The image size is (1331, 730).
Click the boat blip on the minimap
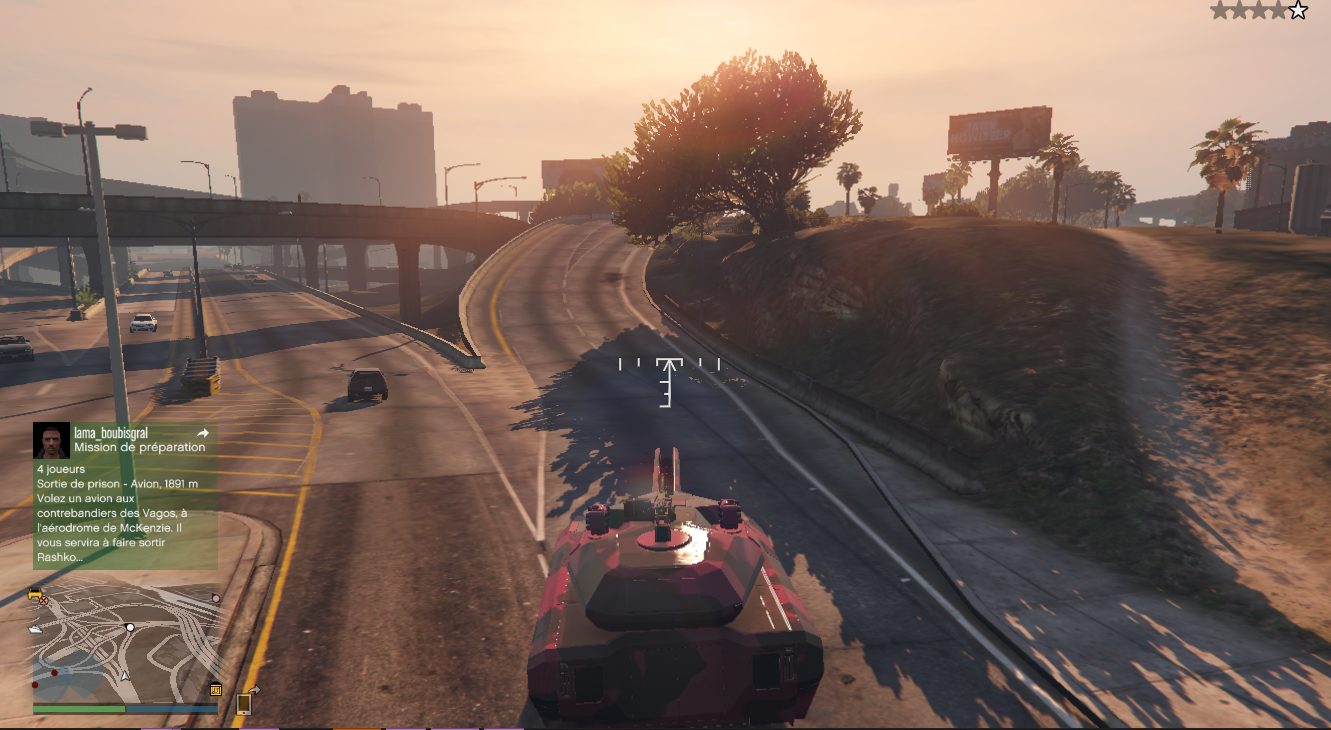[x=35, y=628]
